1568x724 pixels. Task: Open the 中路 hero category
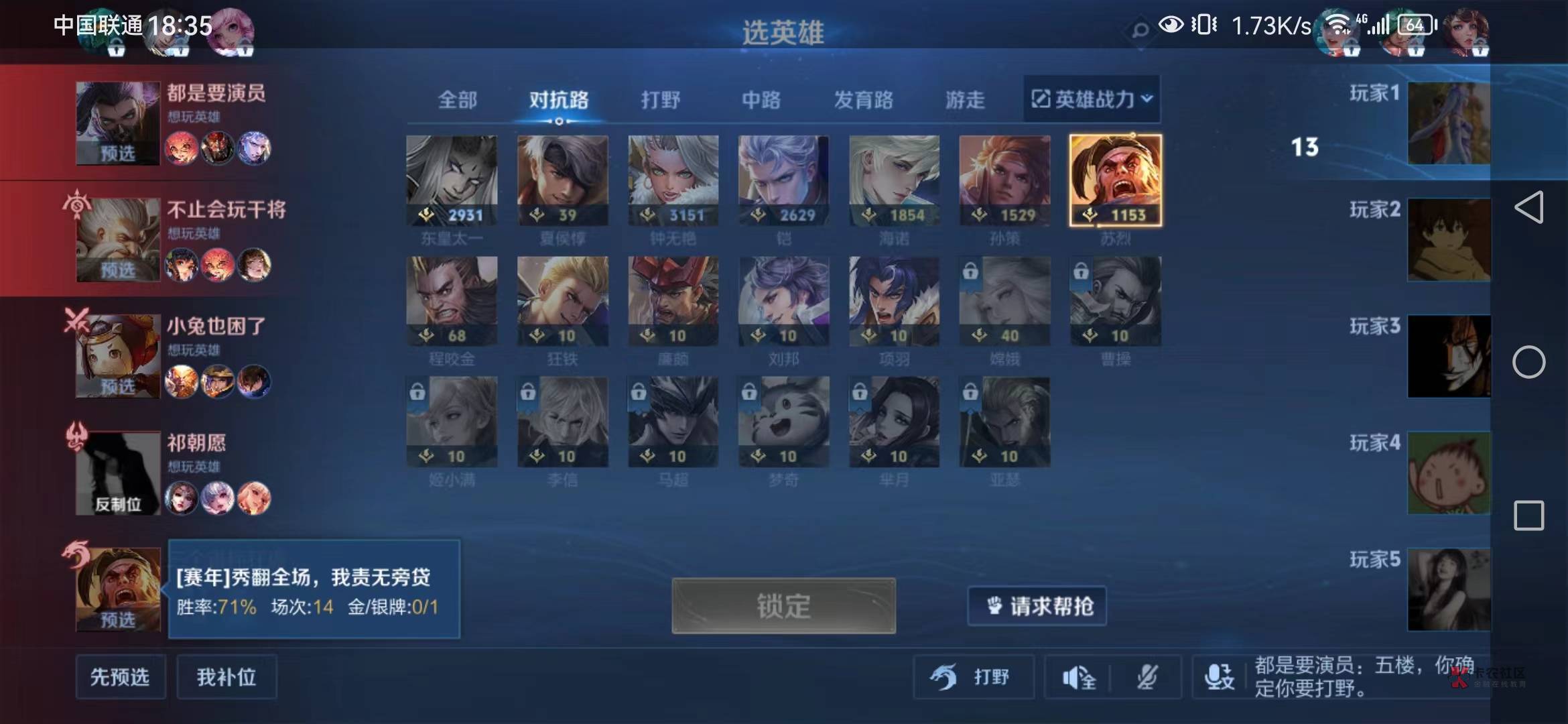coord(761,100)
